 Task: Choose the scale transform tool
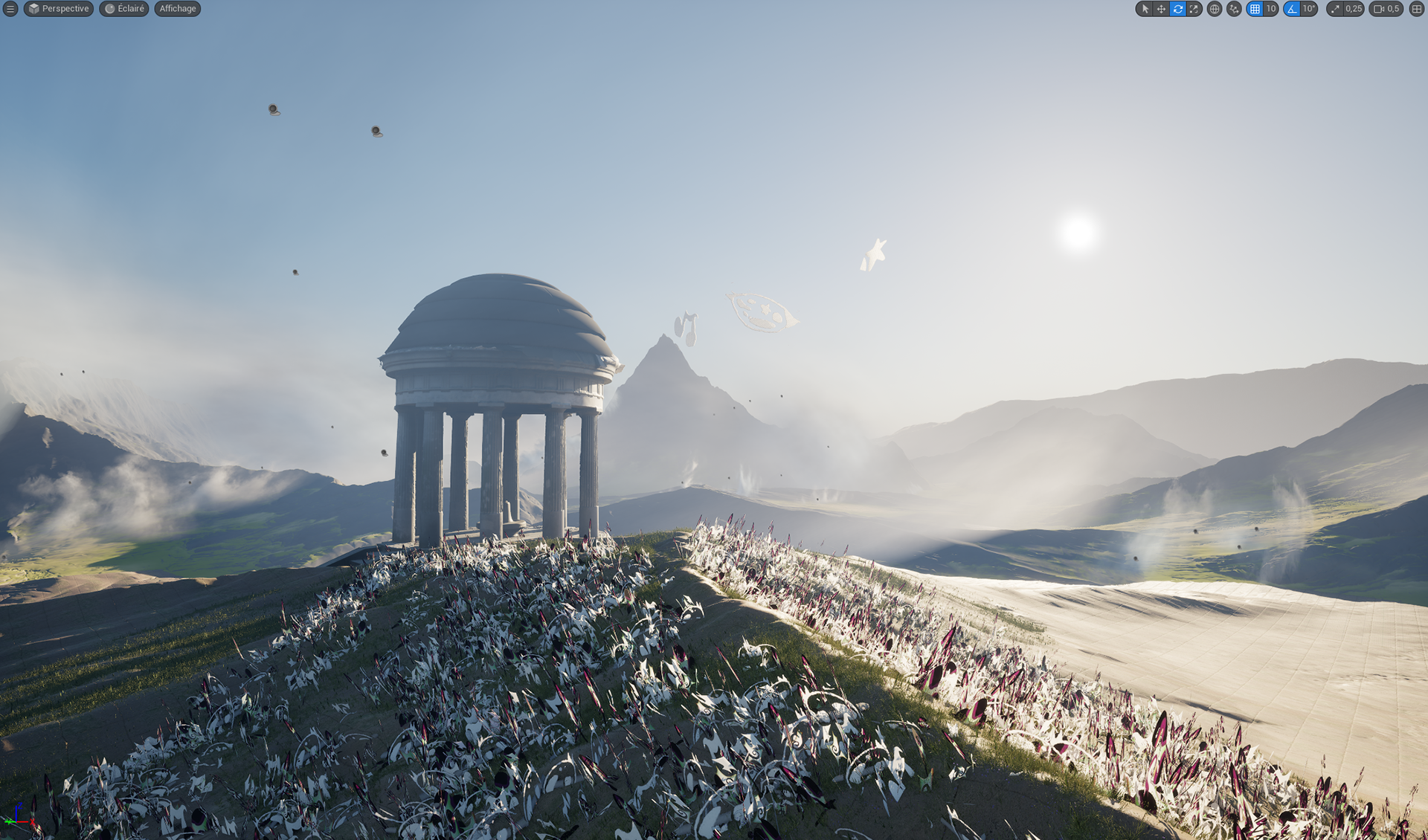point(1194,9)
